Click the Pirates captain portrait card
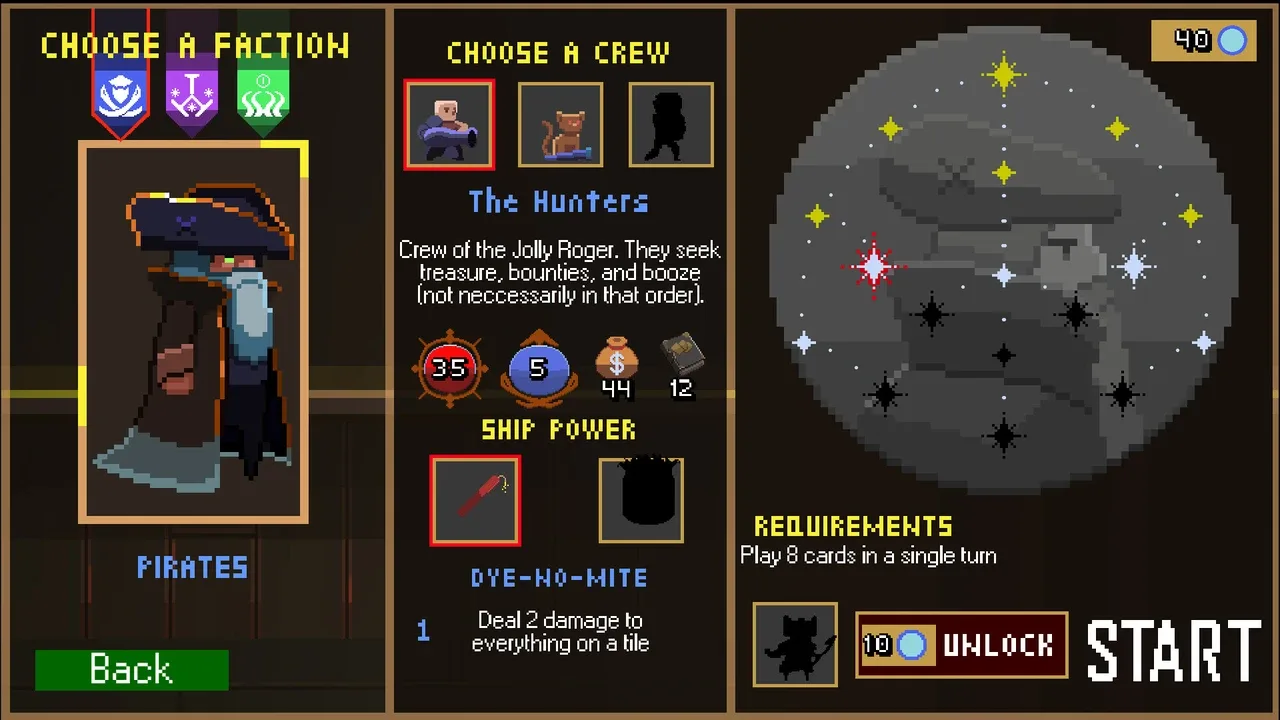Viewport: 1280px width, 720px height. point(193,331)
